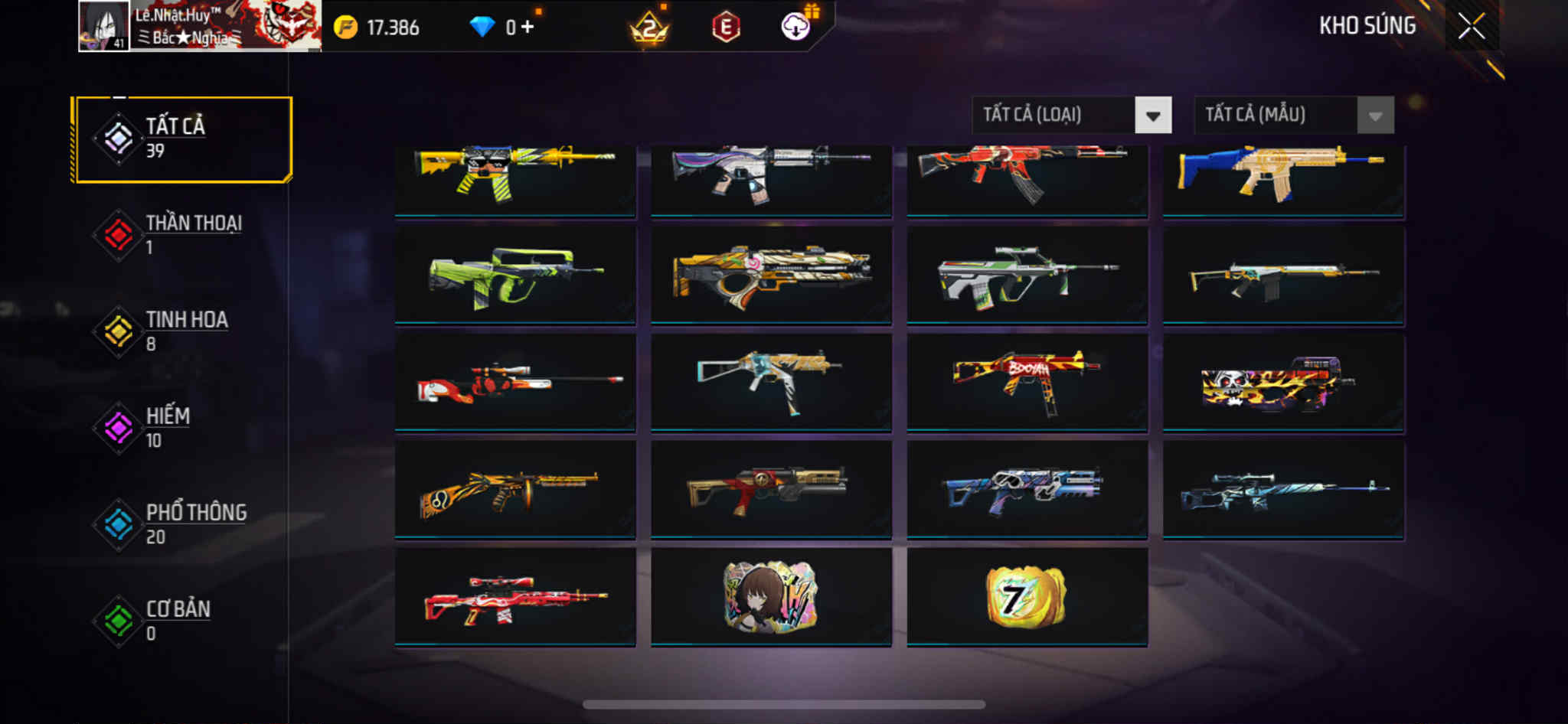Select the golden number 7 item
The width and height of the screenshot is (1568, 724).
(x=1027, y=596)
